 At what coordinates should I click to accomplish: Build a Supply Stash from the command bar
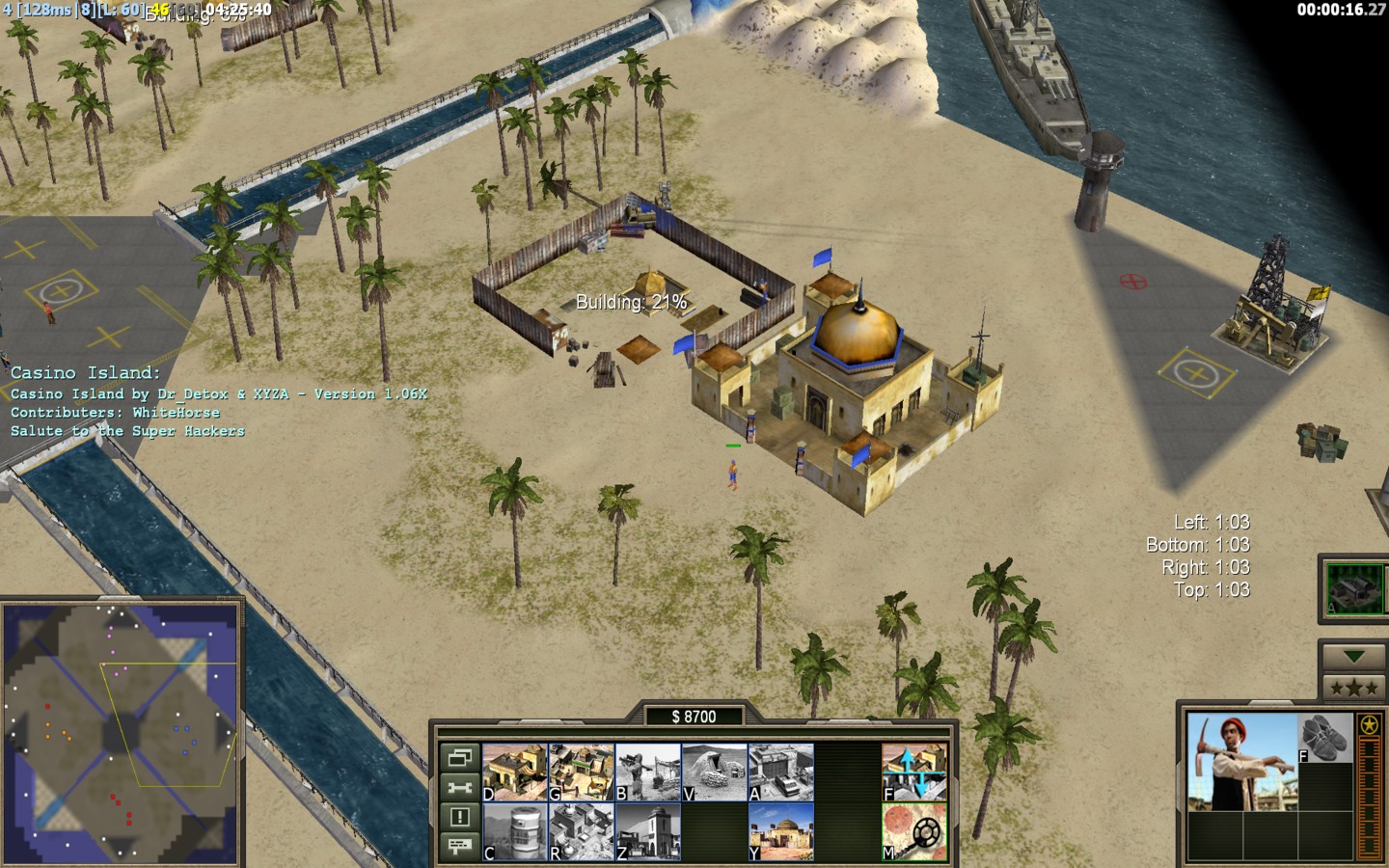click(515, 772)
